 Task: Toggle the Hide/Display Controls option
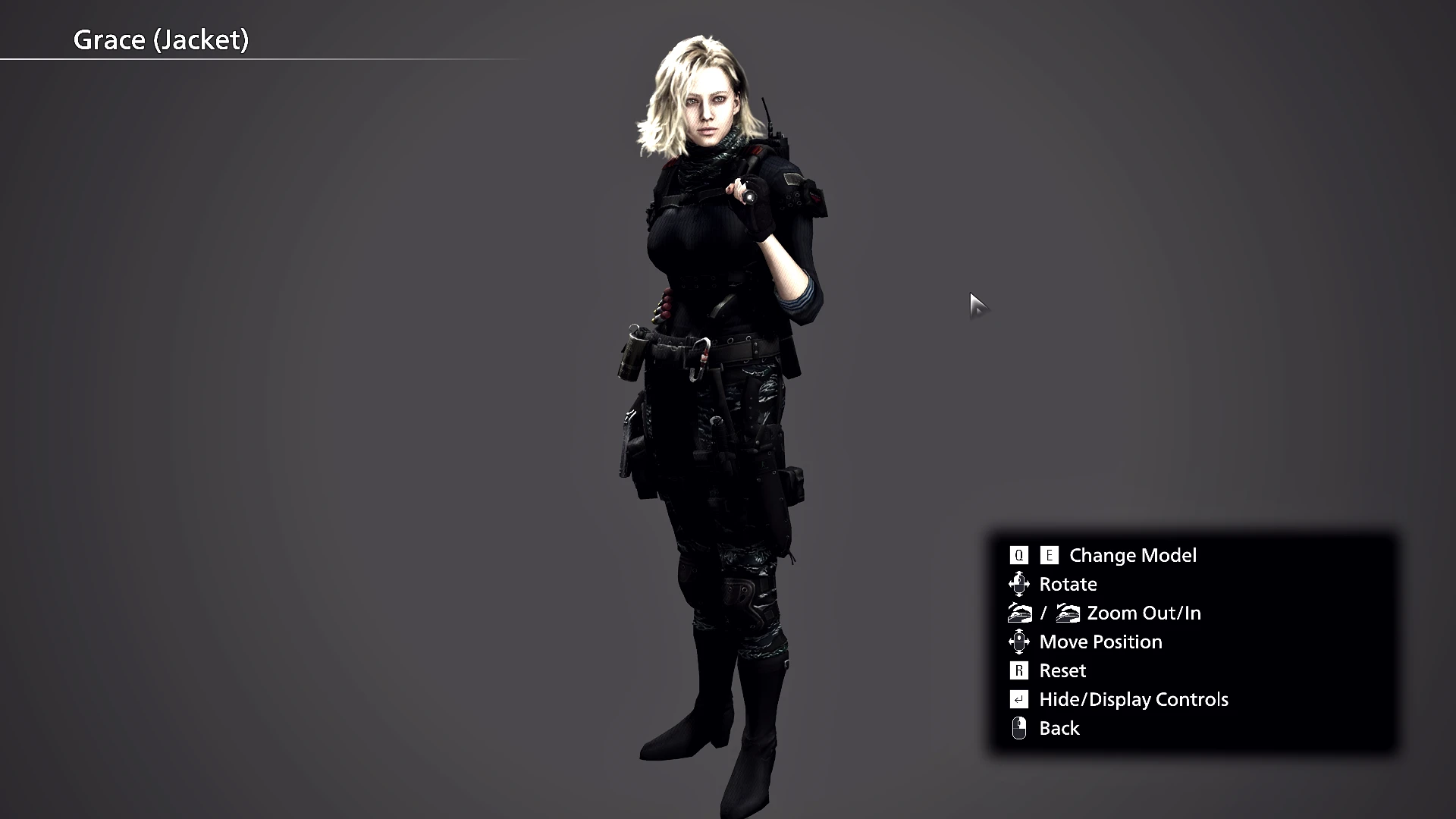(1133, 699)
